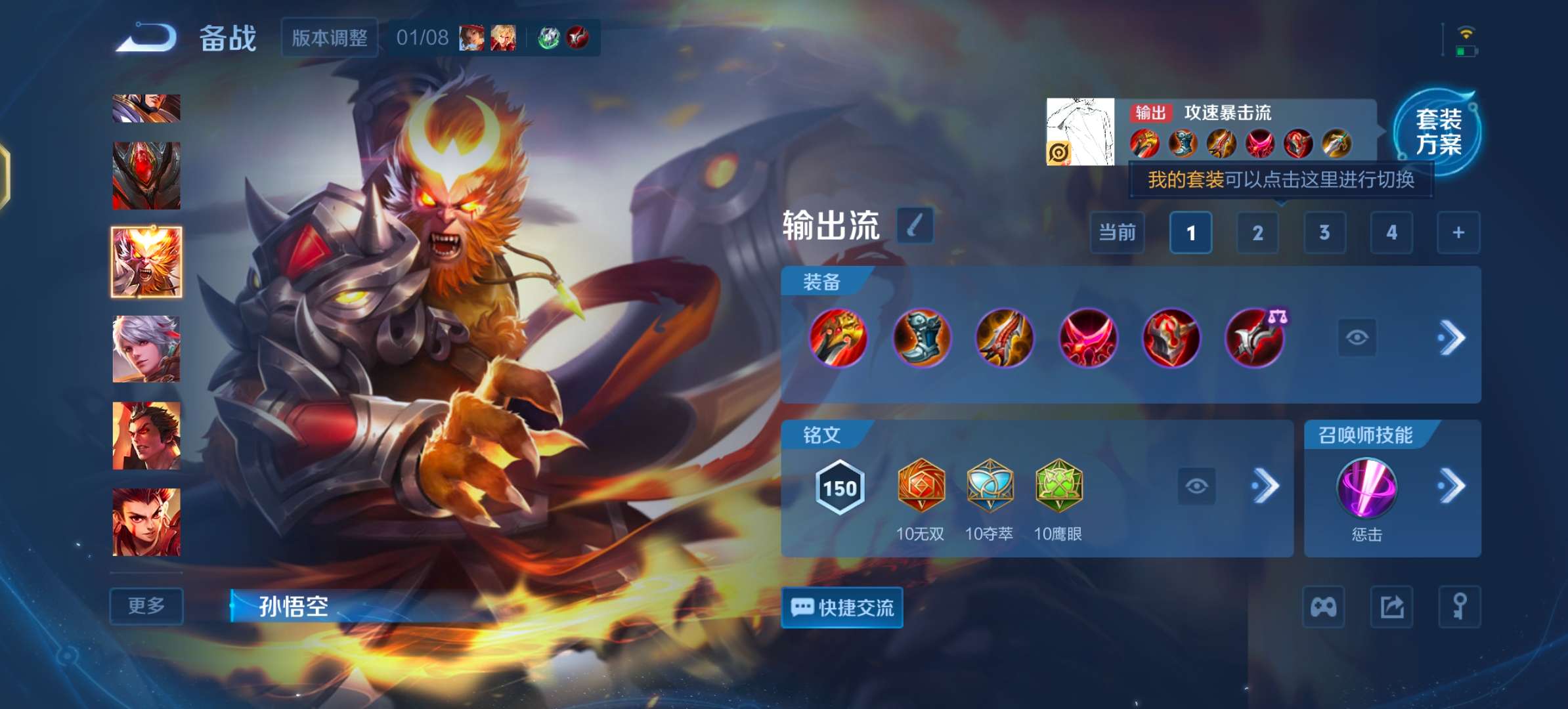Viewport: 1568px width, 709px height.
Task: Open the gamepad controller icon bottom right
Action: coord(1324,607)
